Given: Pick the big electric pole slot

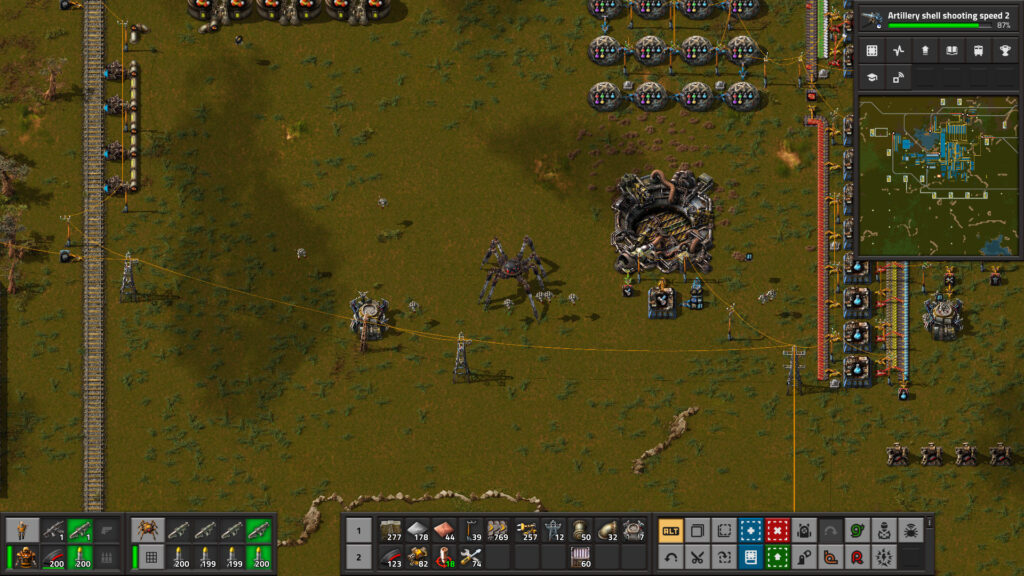Looking at the screenshot, I should pos(553,530).
